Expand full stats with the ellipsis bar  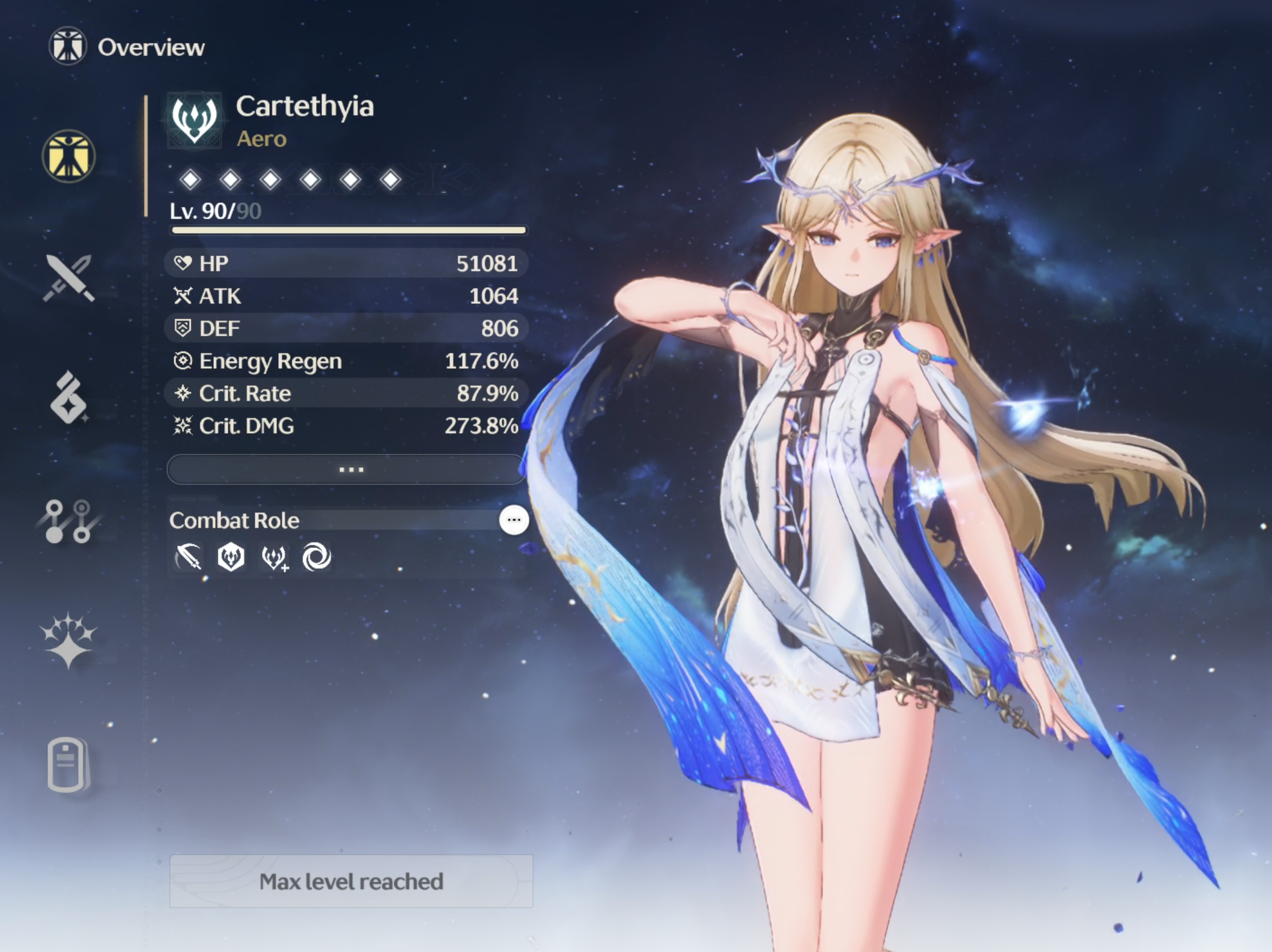click(347, 469)
